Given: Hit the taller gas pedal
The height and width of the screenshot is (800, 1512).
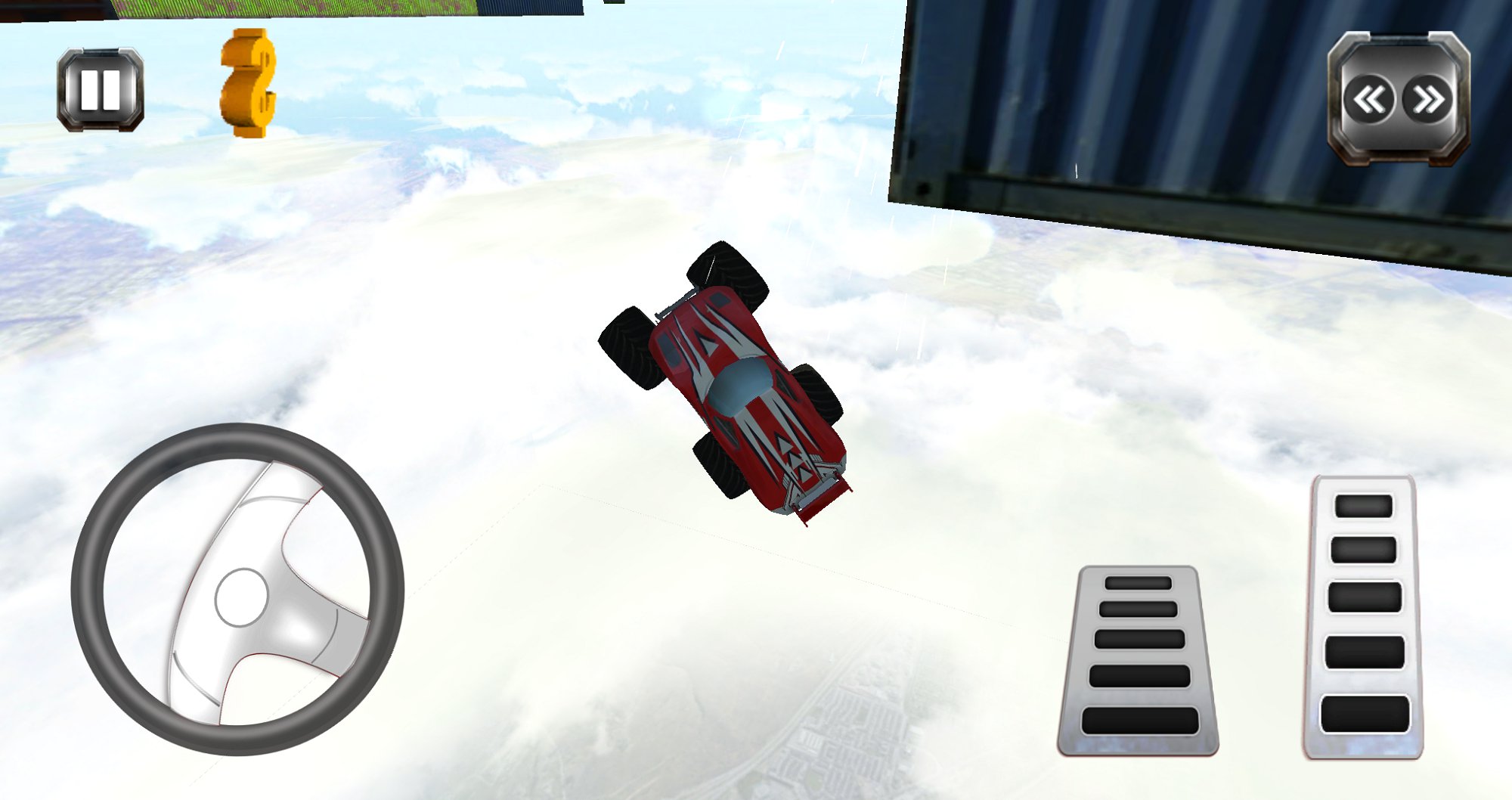Looking at the screenshot, I should pyautogui.click(x=1364, y=617).
